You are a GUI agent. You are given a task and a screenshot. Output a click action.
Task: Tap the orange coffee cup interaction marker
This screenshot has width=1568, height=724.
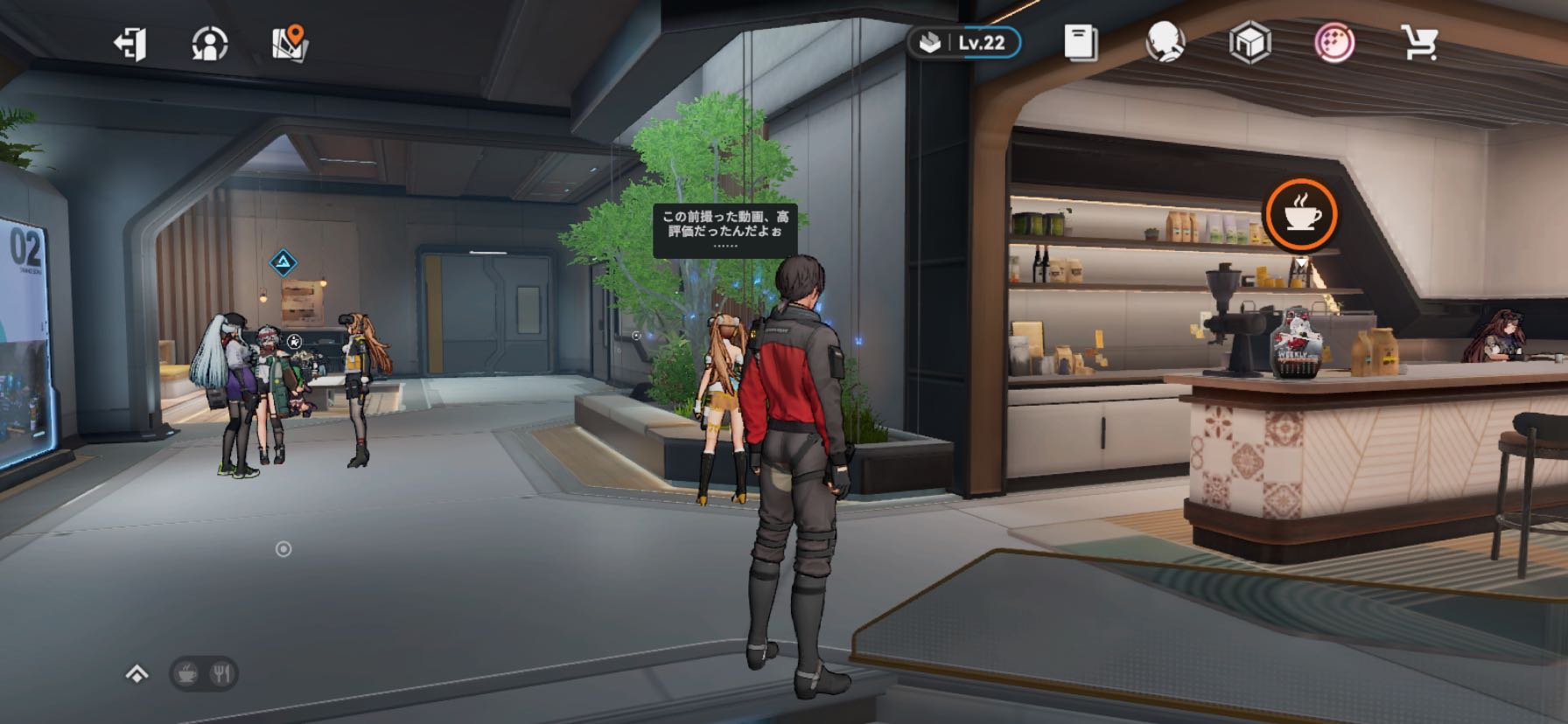[1301, 214]
